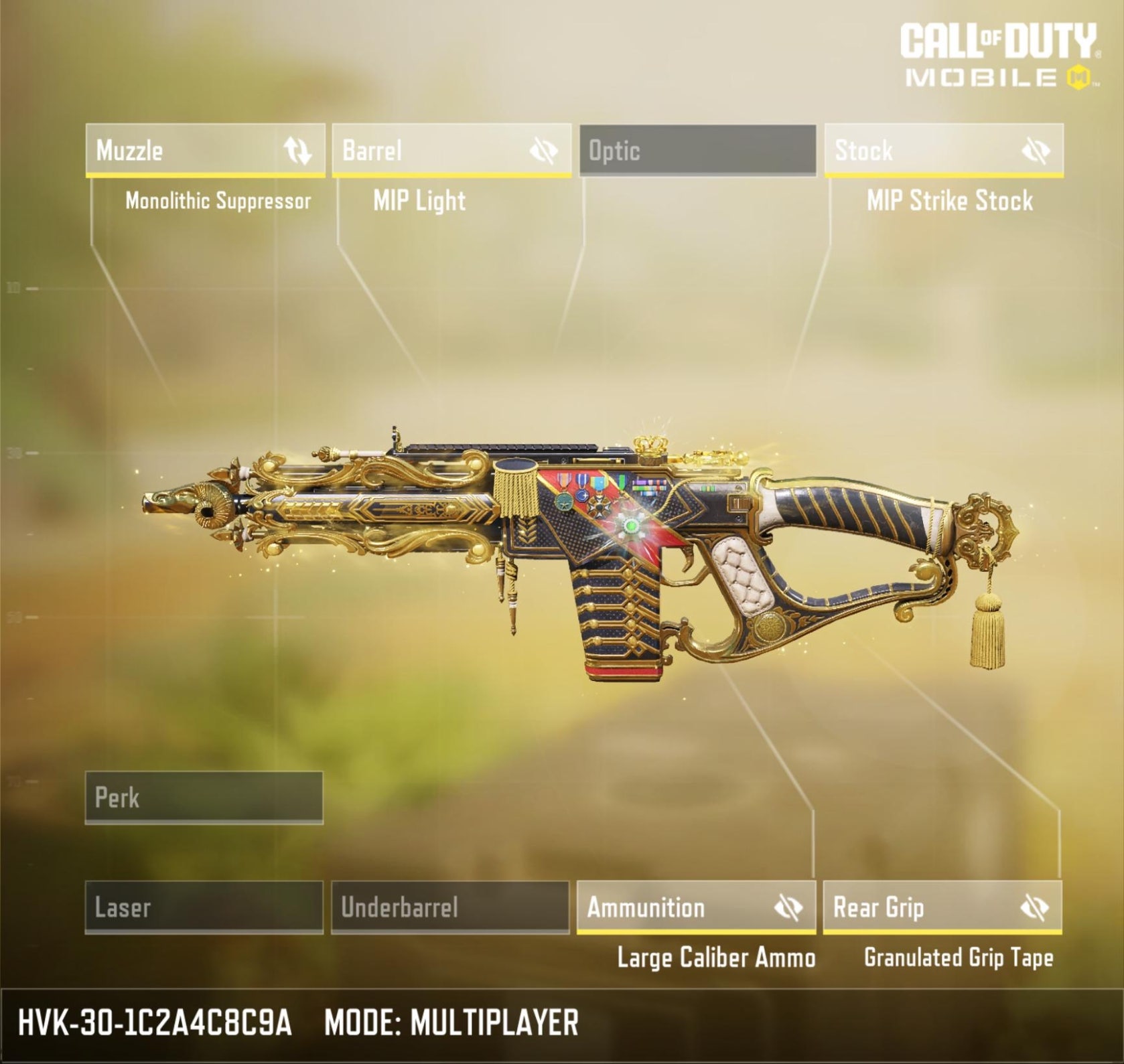Click the Muzzle swap arrows icon

297,151
